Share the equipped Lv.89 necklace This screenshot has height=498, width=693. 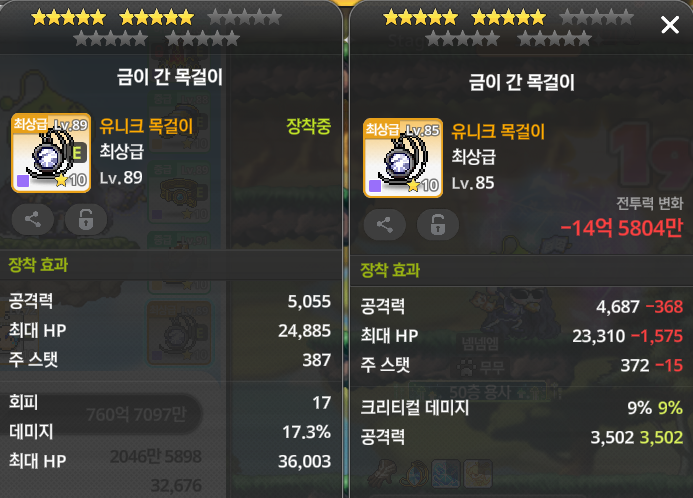(x=33, y=220)
